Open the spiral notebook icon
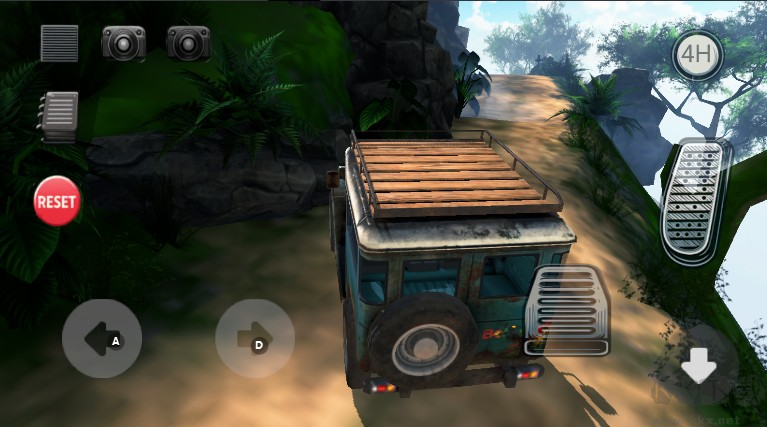The width and height of the screenshot is (767, 427). [59, 116]
